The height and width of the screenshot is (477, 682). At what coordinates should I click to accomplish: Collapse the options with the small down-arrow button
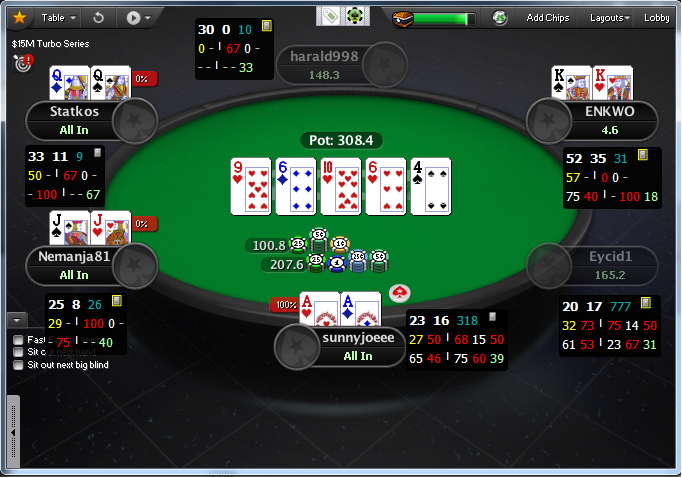16,320
